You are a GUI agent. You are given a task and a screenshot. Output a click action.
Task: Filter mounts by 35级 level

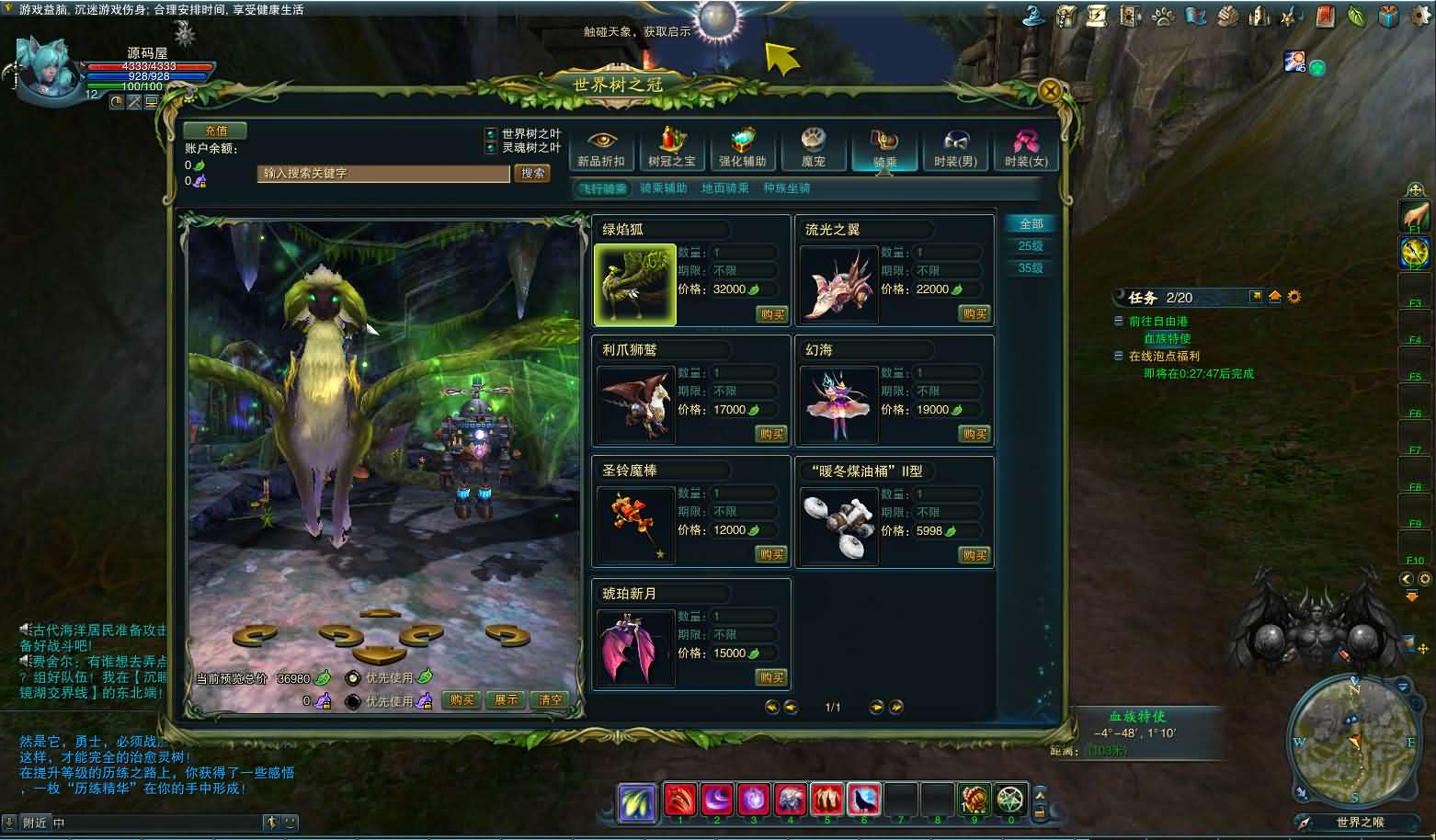1031,268
